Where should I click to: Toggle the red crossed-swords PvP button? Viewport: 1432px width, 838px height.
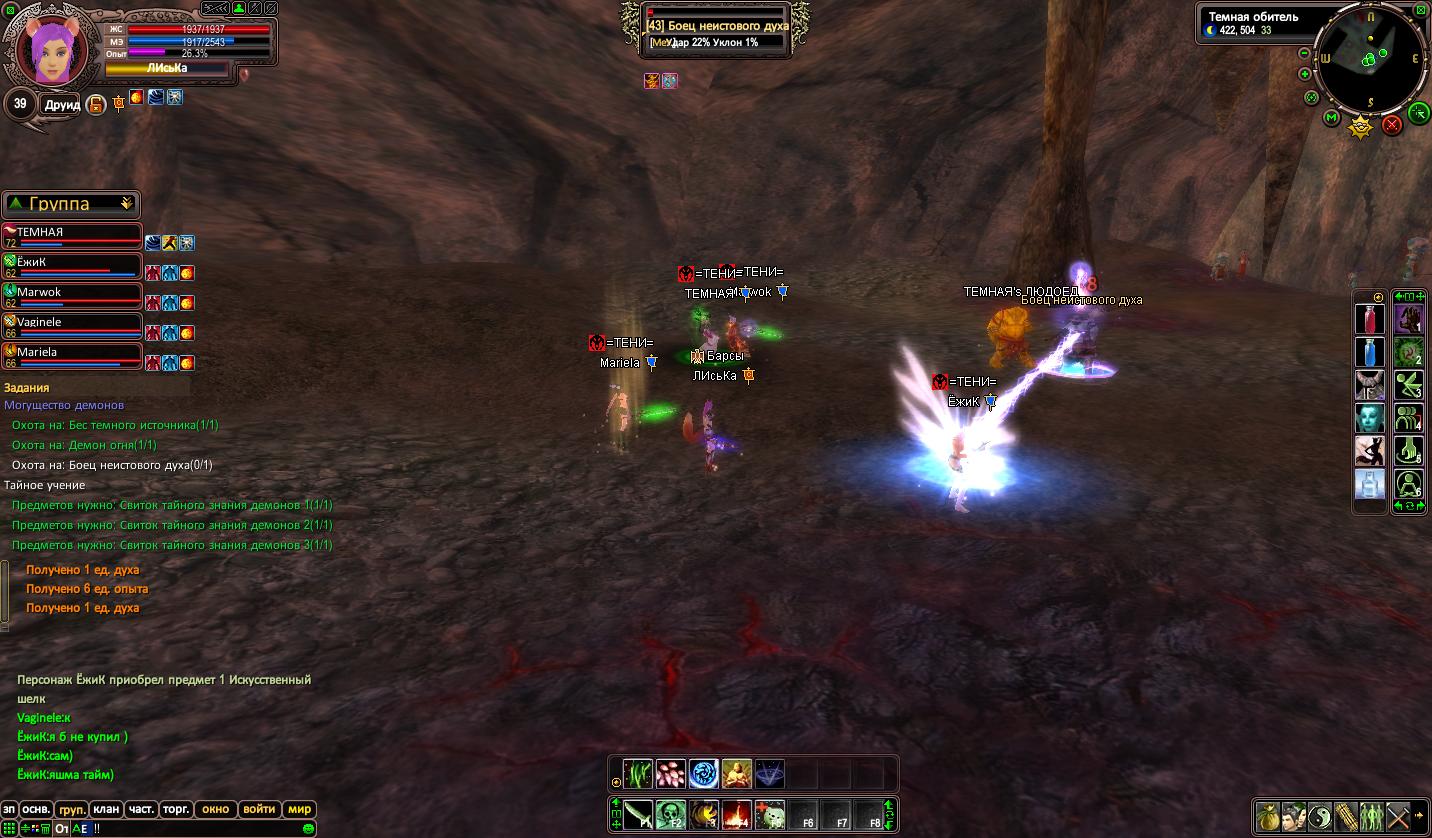1391,125
